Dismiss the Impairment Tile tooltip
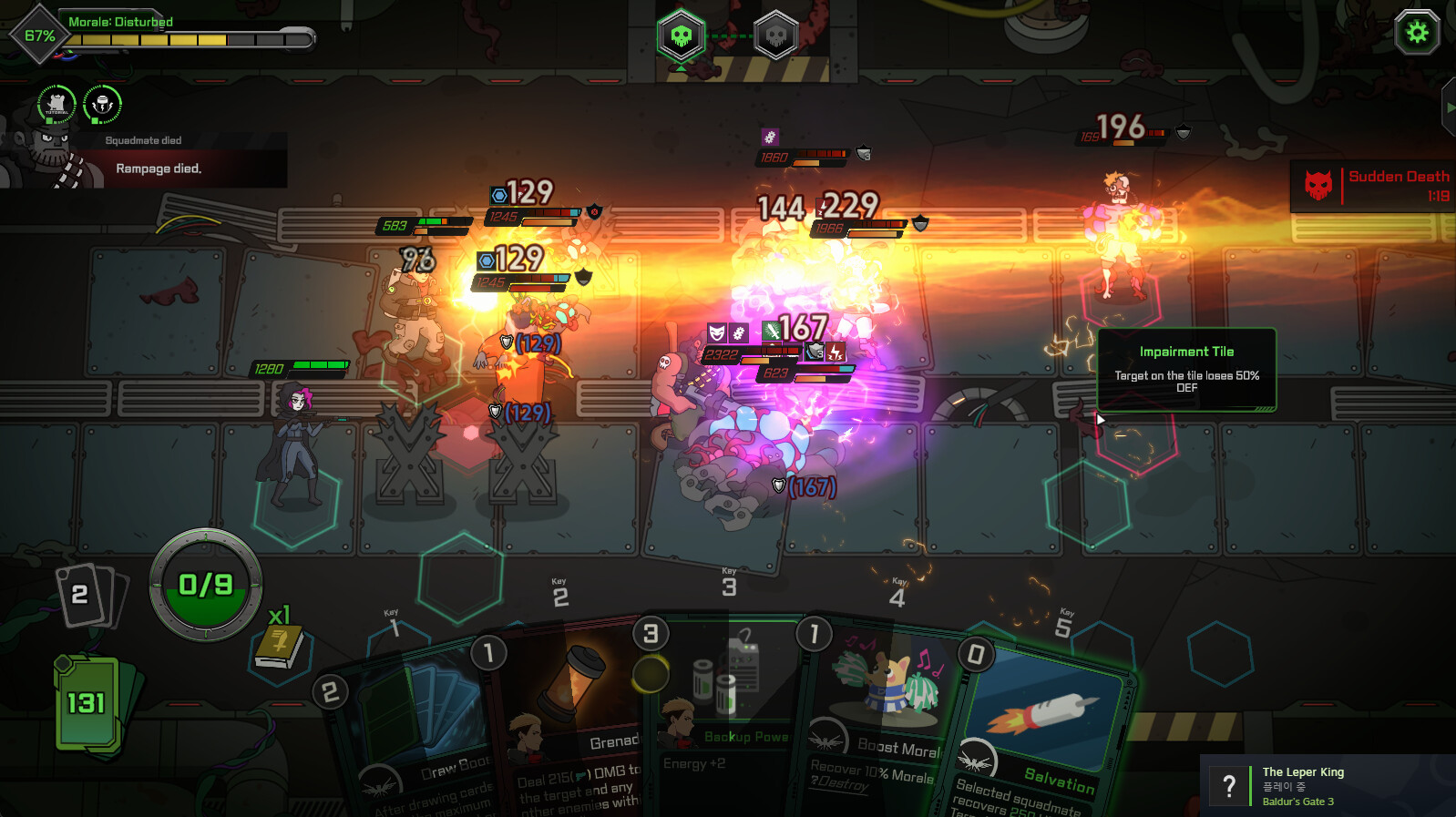Screen dimensions: 1456x817 click(1186, 370)
